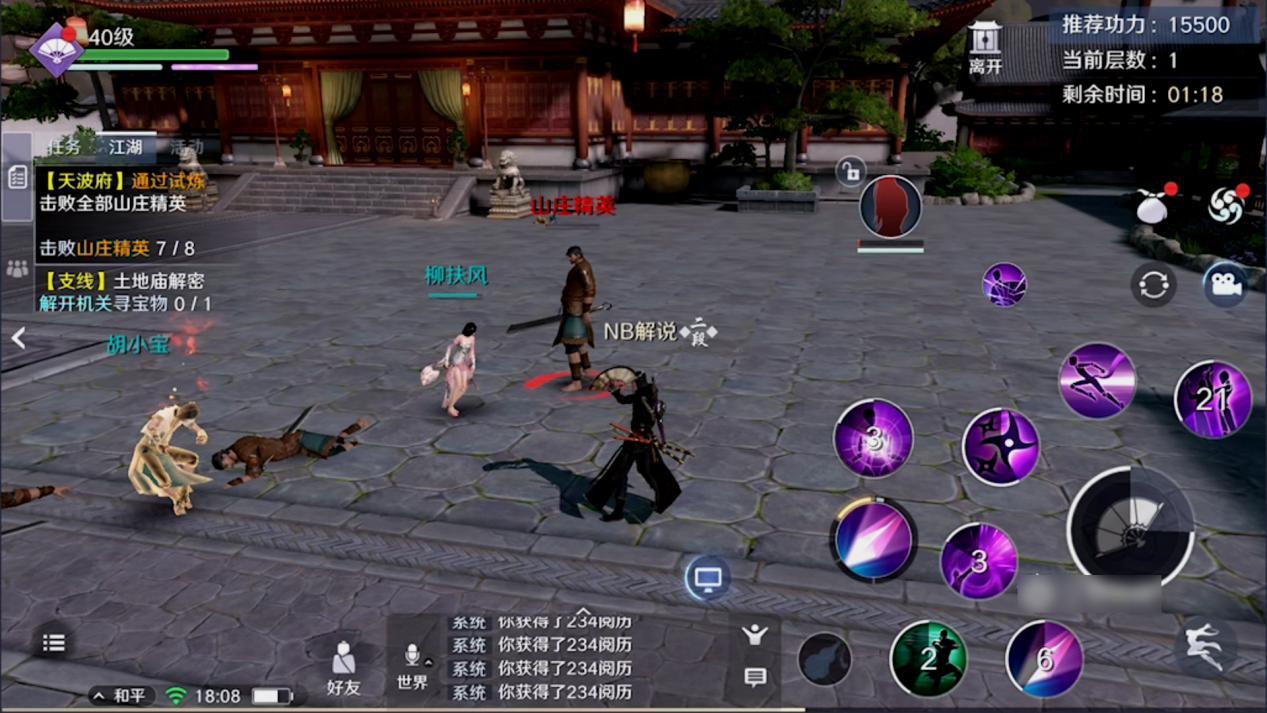Open the chat bubble message button
This screenshot has height=713, width=1267.
tap(755, 677)
